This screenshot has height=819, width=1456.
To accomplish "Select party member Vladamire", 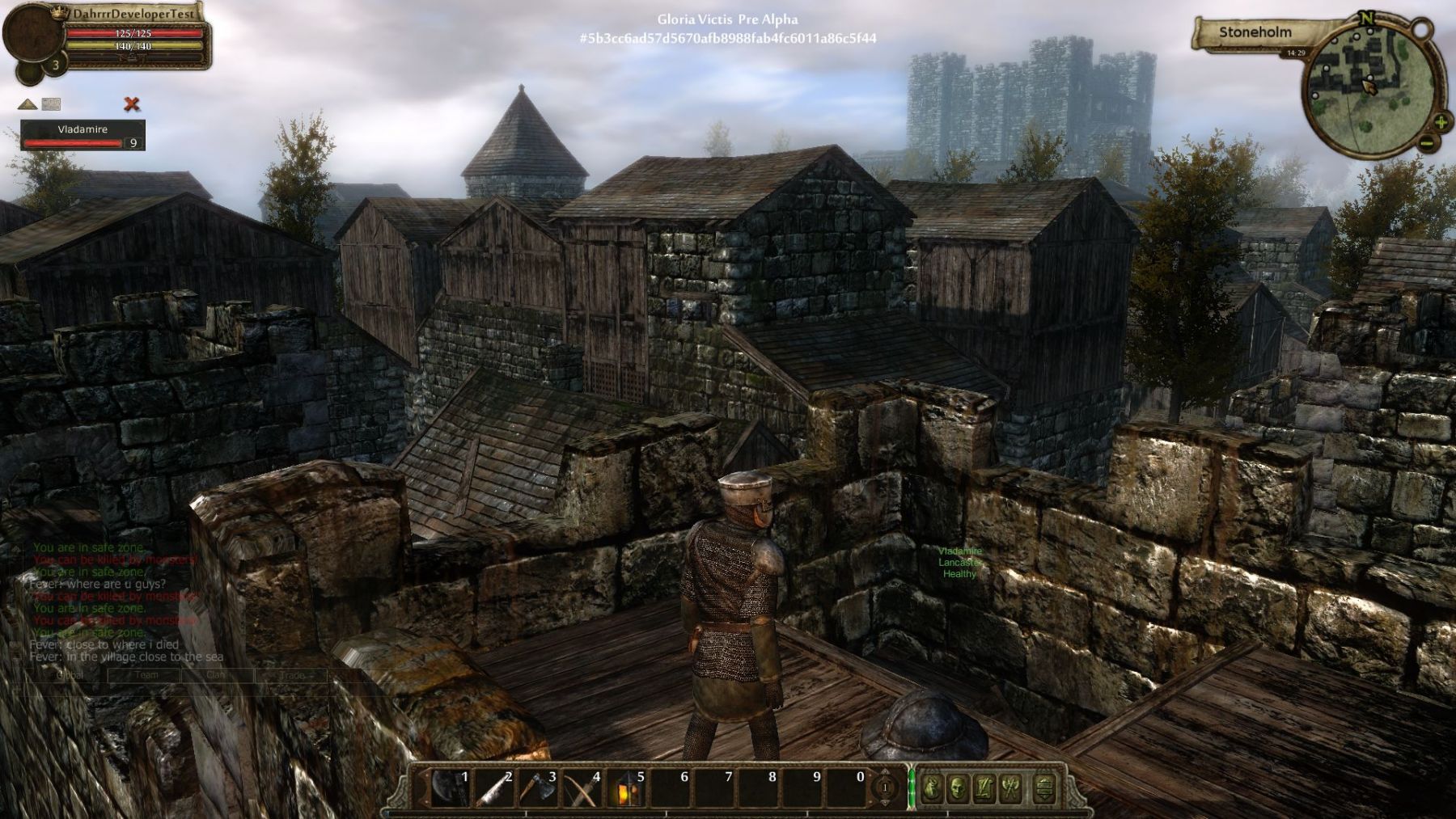I will [x=83, y=135].
